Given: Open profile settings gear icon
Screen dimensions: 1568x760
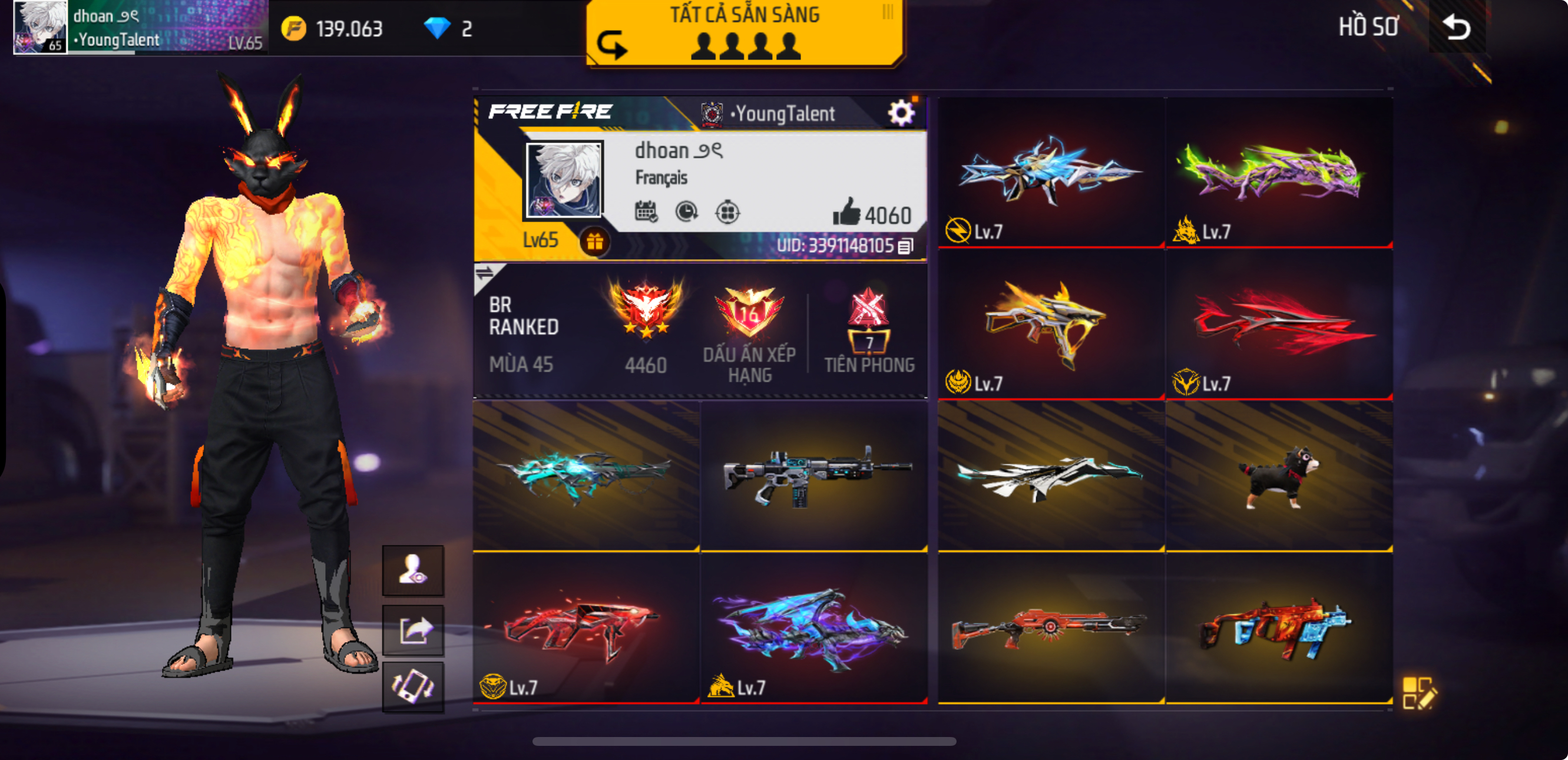Looking at the screenshot, I should point(901,113).
